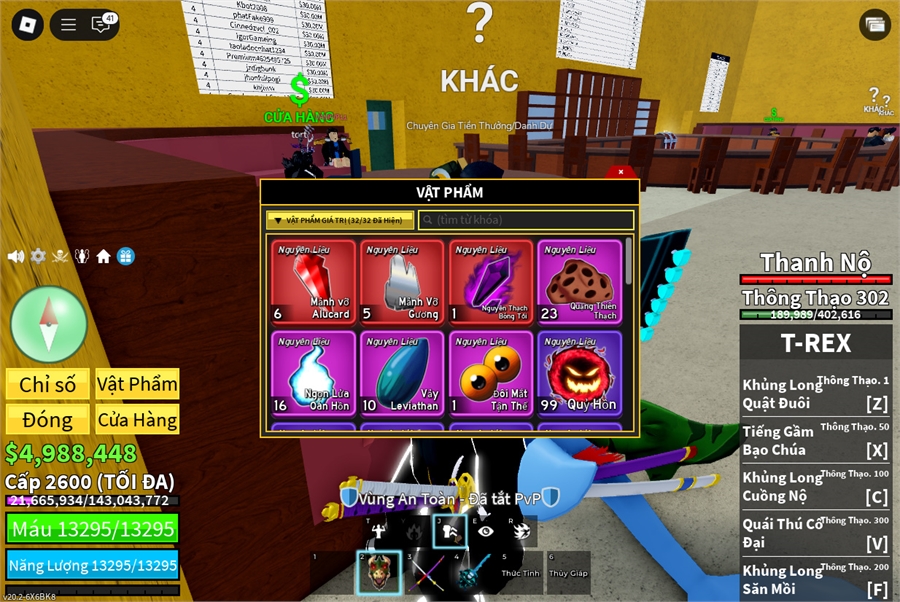This screenshot has height=602, width=900.
Task: Select the Thức Tỉnh hotbar slot
Action: point(521,573)
